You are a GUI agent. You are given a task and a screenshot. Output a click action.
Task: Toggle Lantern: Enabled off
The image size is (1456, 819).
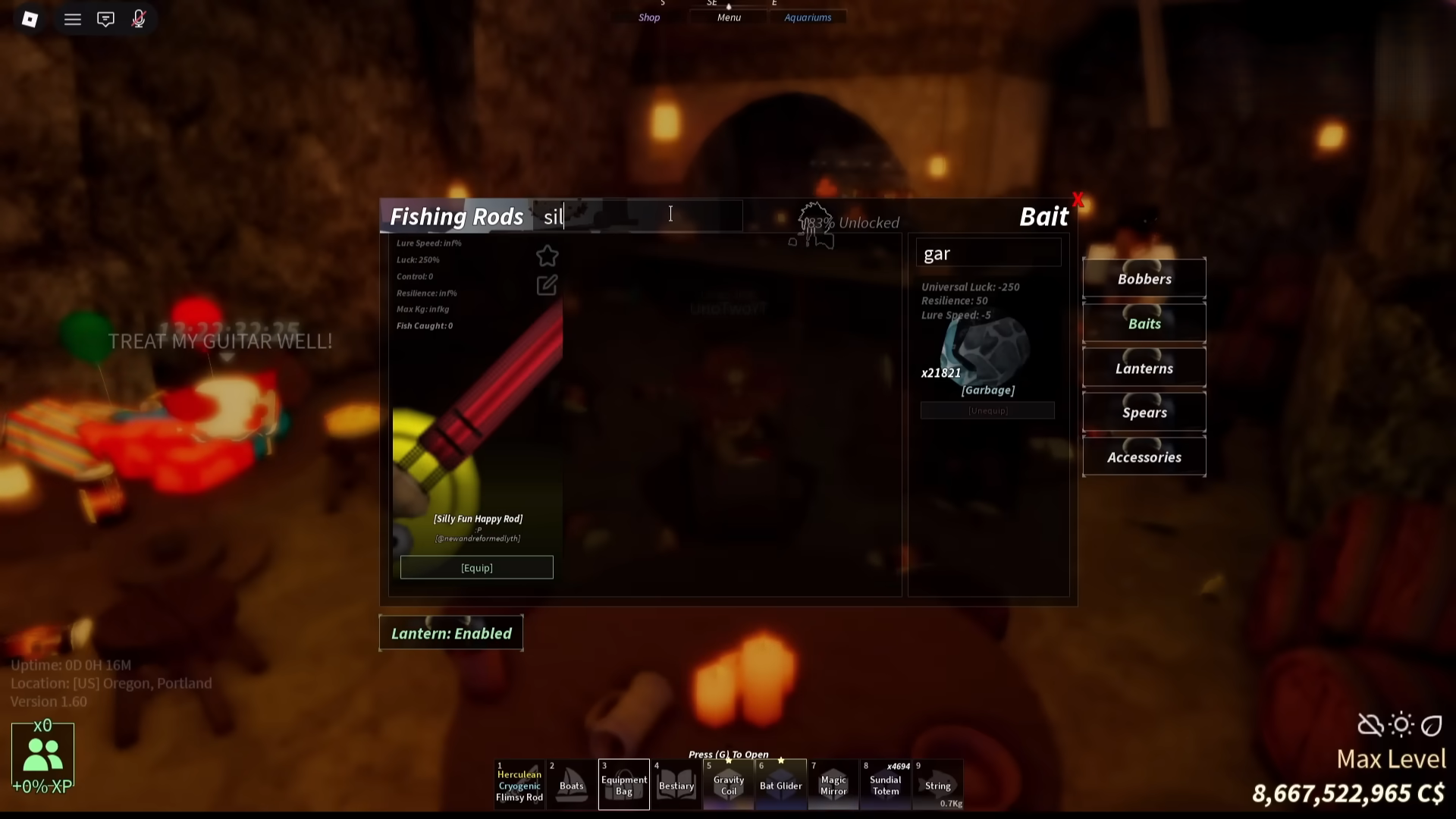450,633
